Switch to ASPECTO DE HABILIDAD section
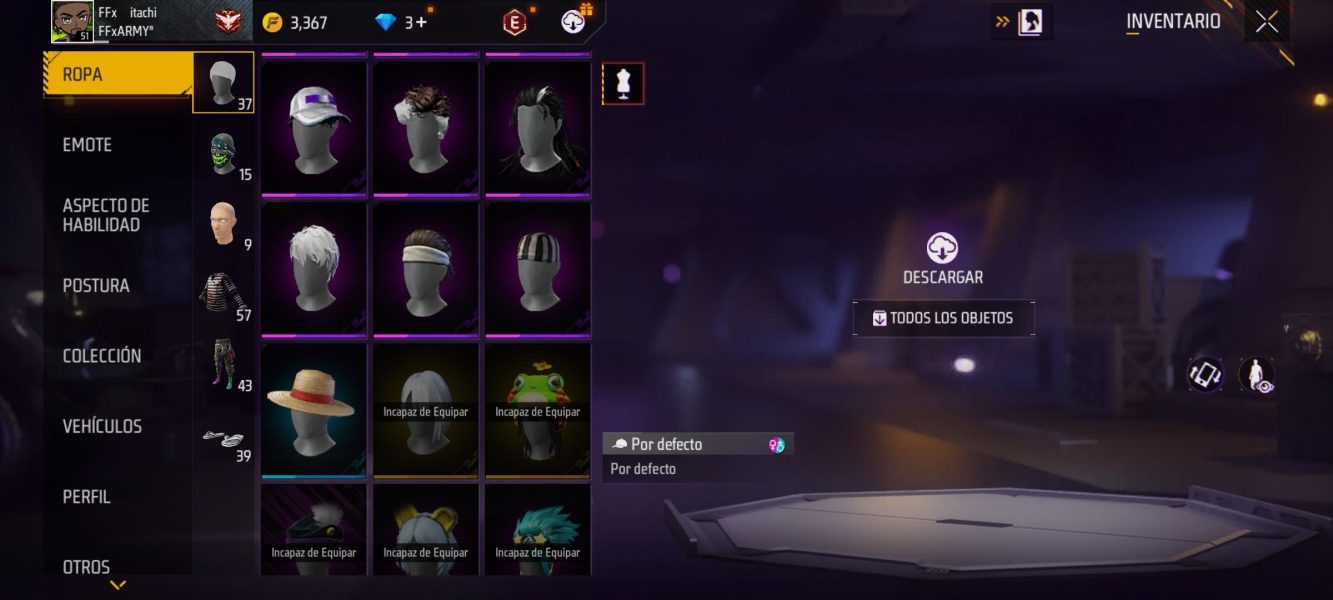This screenshot has height=600, width=1333. [x=106, y=215]
